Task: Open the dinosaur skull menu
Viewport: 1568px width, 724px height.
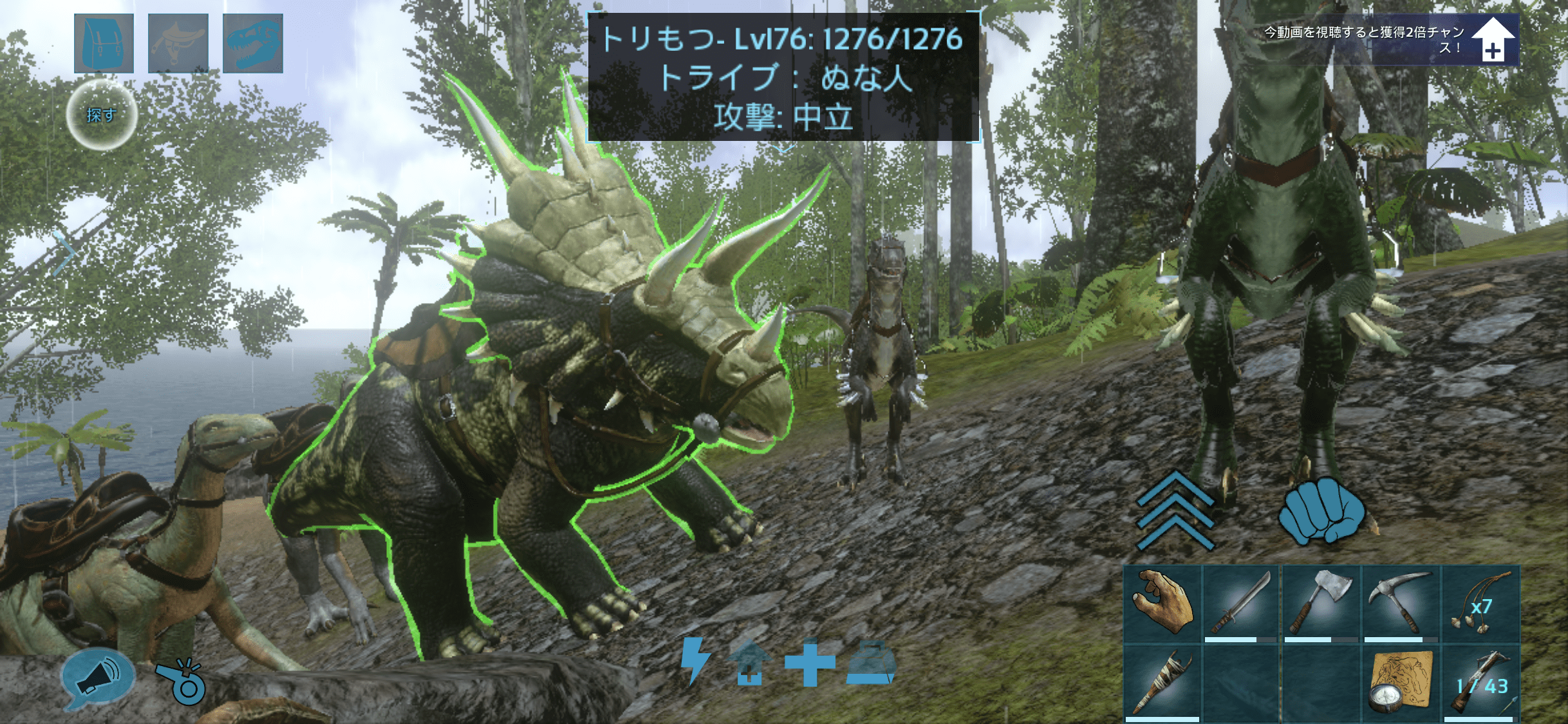Action: [x=253, y=43]
